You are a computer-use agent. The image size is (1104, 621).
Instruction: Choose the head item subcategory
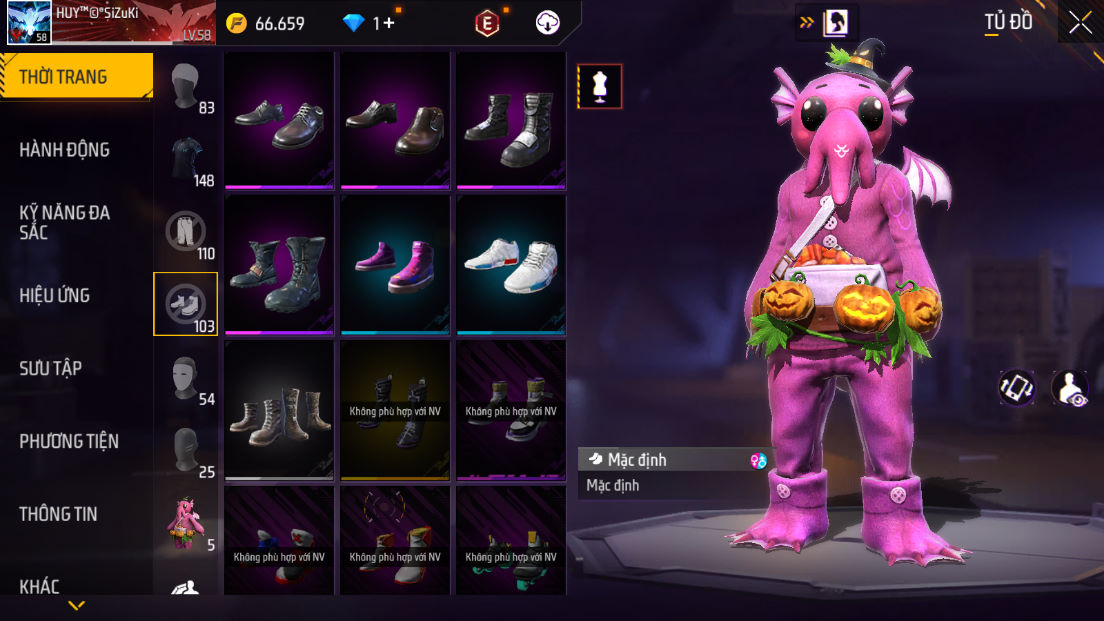click(186, 88)
